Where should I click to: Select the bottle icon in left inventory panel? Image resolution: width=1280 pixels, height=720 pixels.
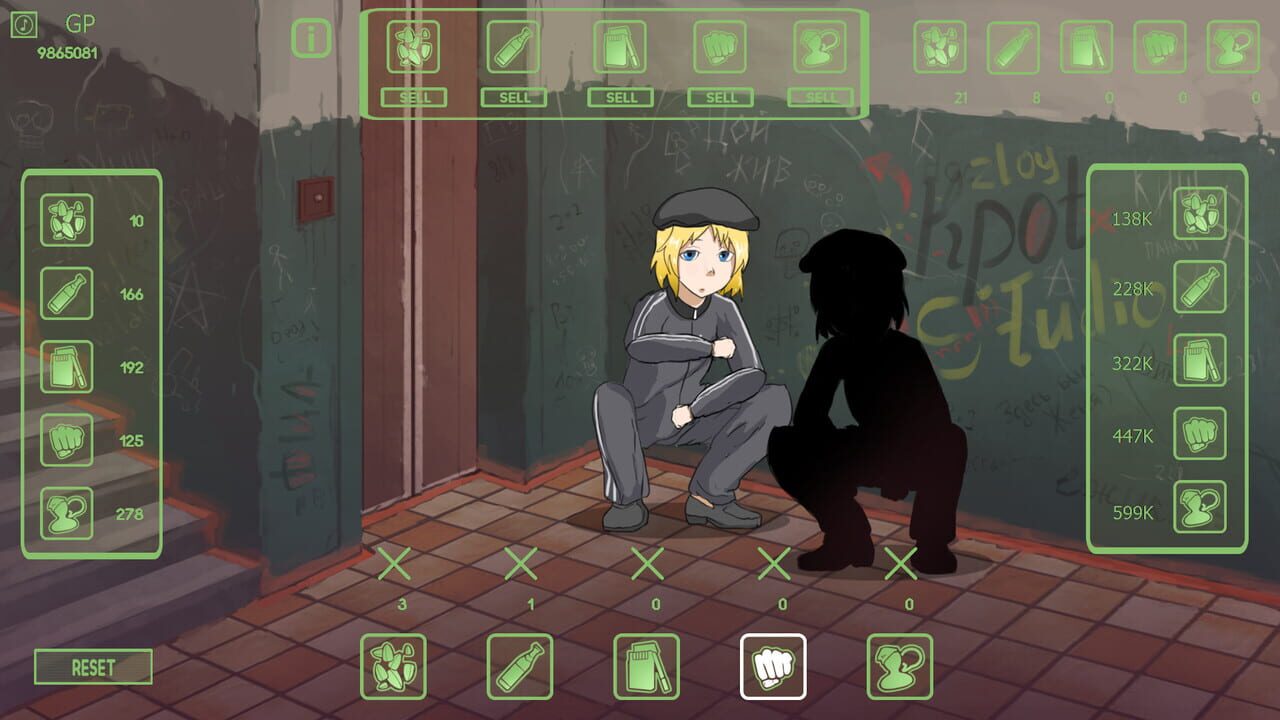tap(66, 293)
